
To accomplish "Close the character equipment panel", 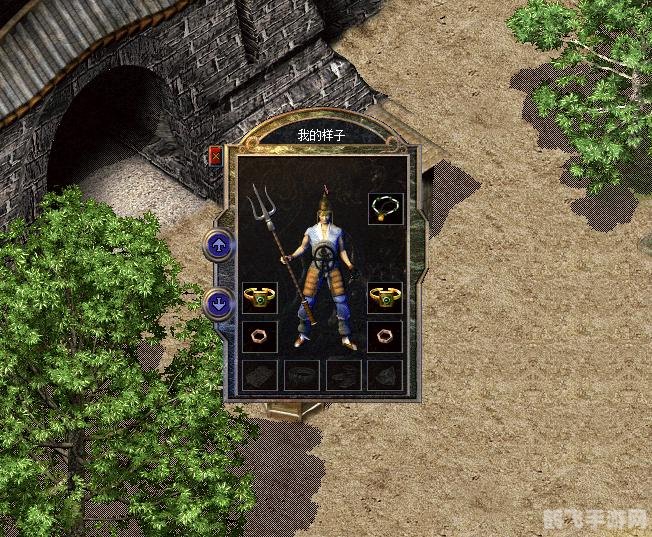I will pyautogui.click(x=216, y=155).
